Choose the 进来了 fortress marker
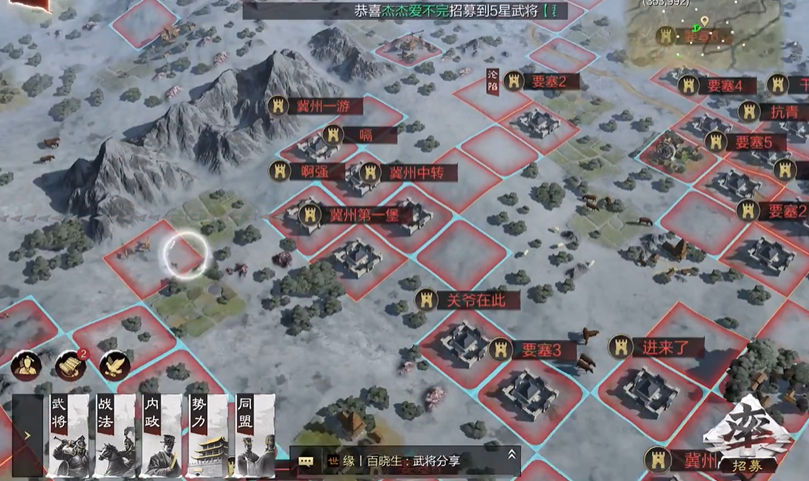 point(657,347)
